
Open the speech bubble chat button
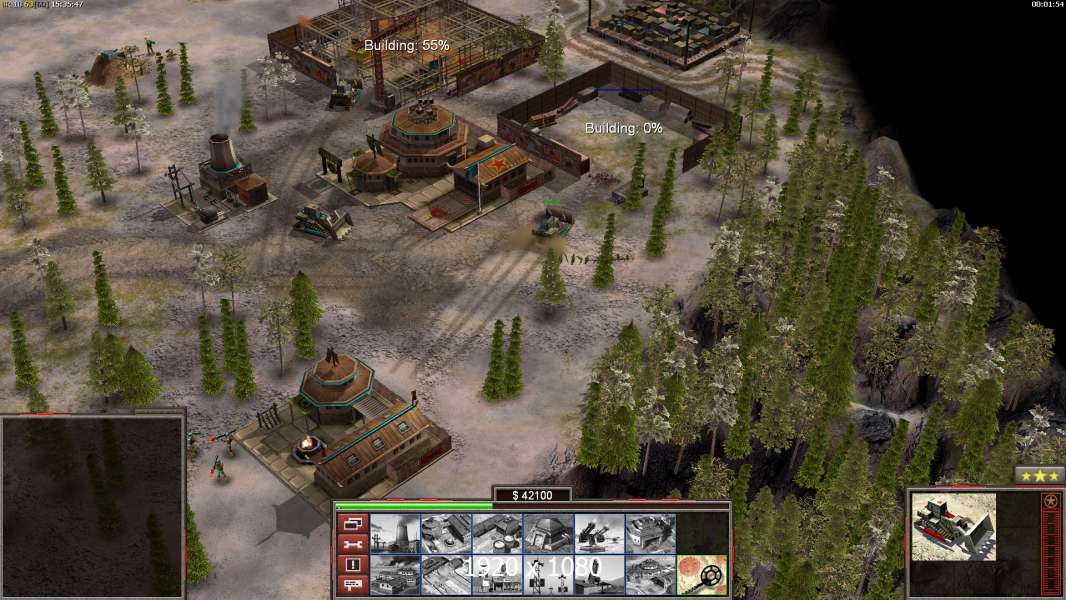click(x=352, y=585)
